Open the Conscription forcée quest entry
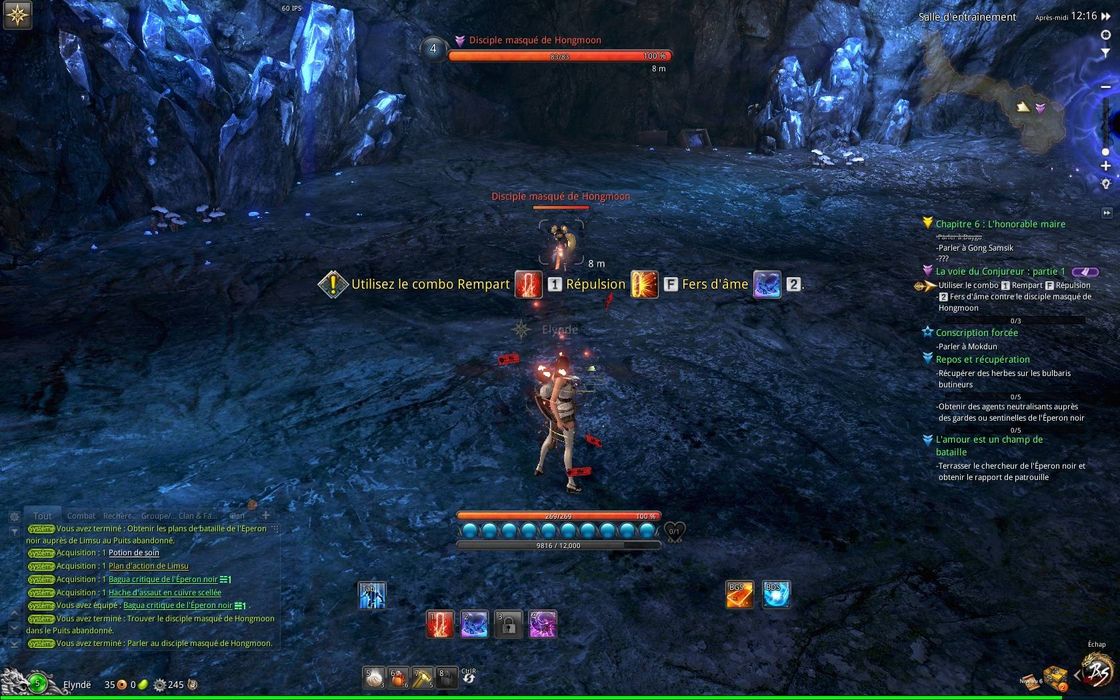Screen dimensions: 1120x700 point(977,333)
